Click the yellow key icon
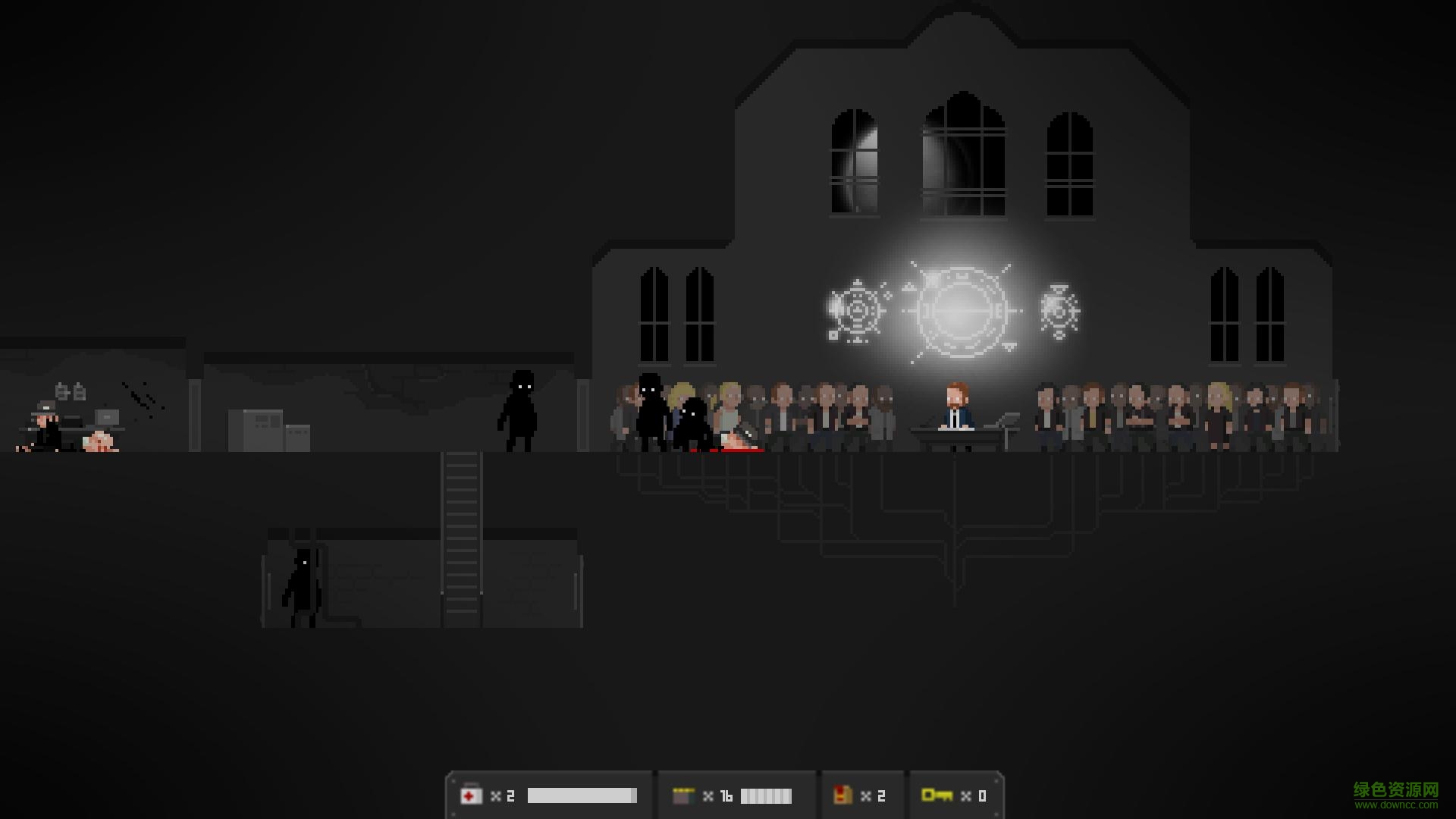Image resolution: width=1456 pixels, height=819 pixels. [937, 795]
